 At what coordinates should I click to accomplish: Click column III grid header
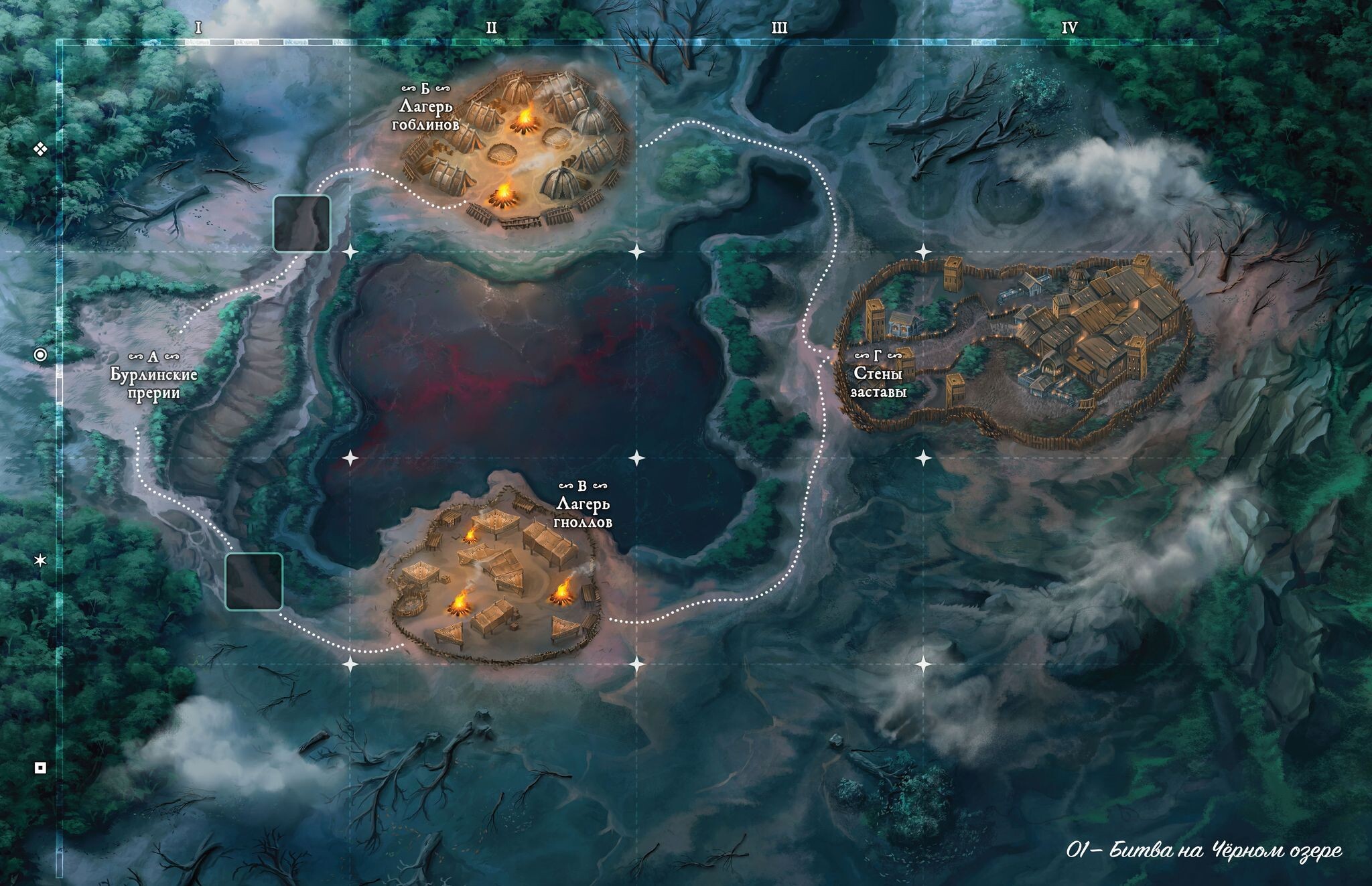pyautogui.click(x=779, y=27)
